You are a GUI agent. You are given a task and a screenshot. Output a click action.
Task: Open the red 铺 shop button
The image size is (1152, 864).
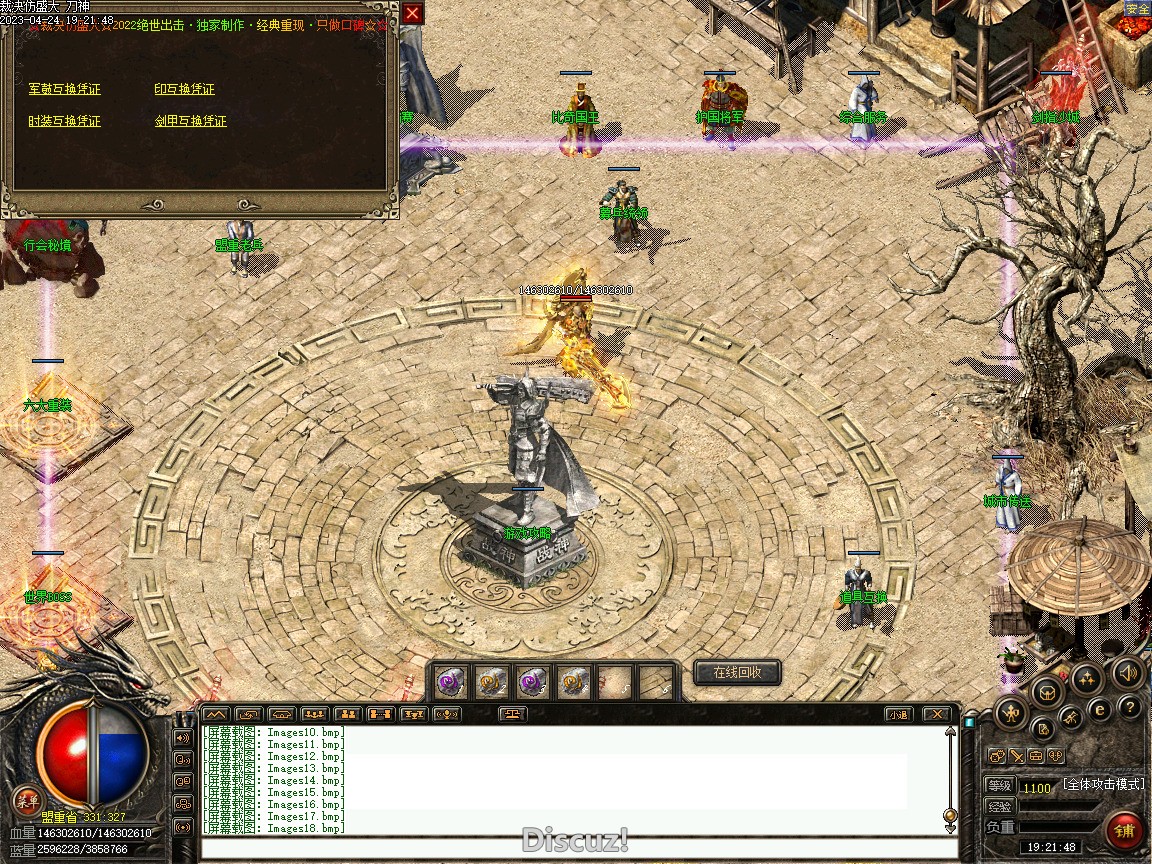[x=1125, y=830]
